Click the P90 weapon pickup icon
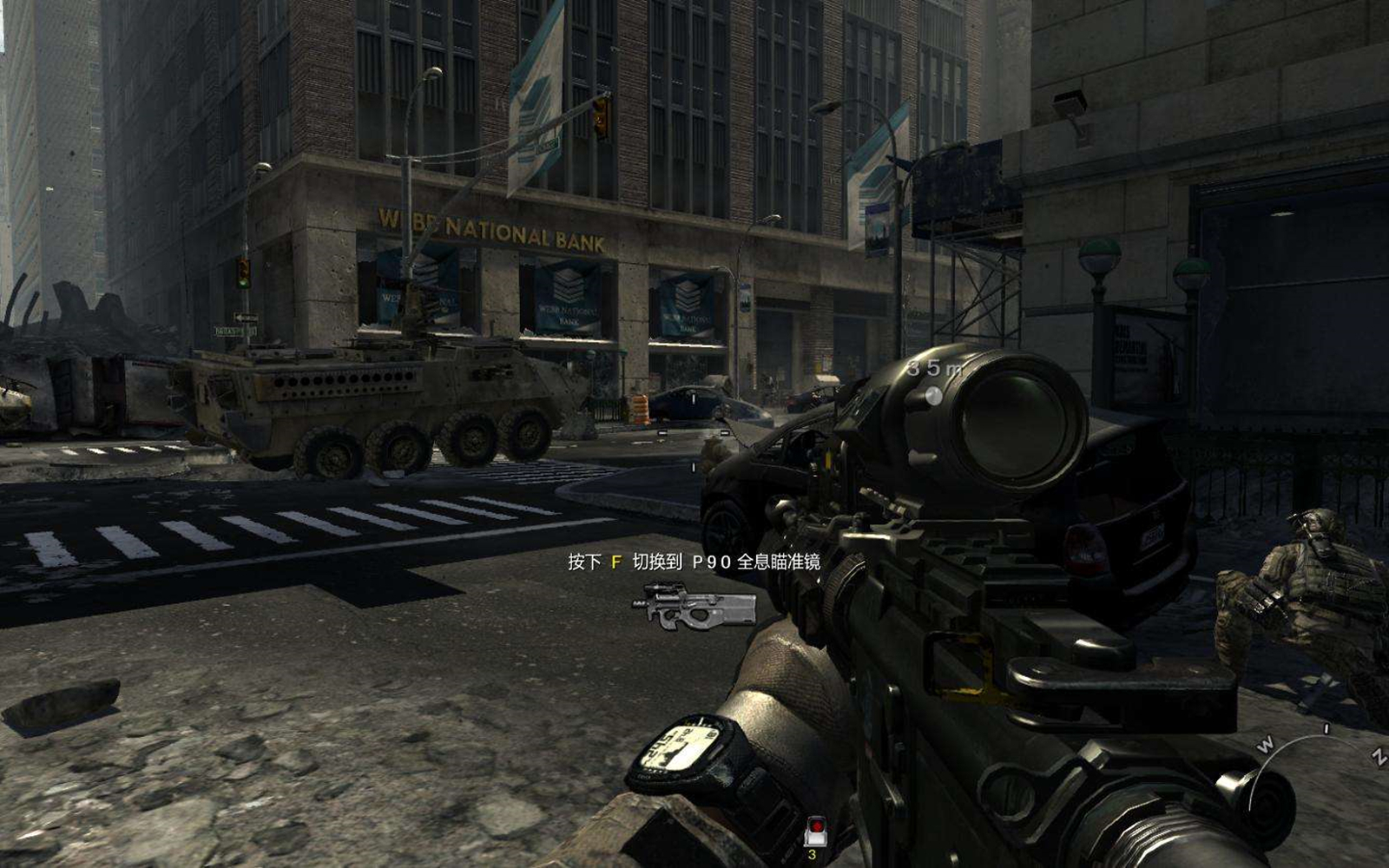The image size is (1389, 868). coord(694,605)
